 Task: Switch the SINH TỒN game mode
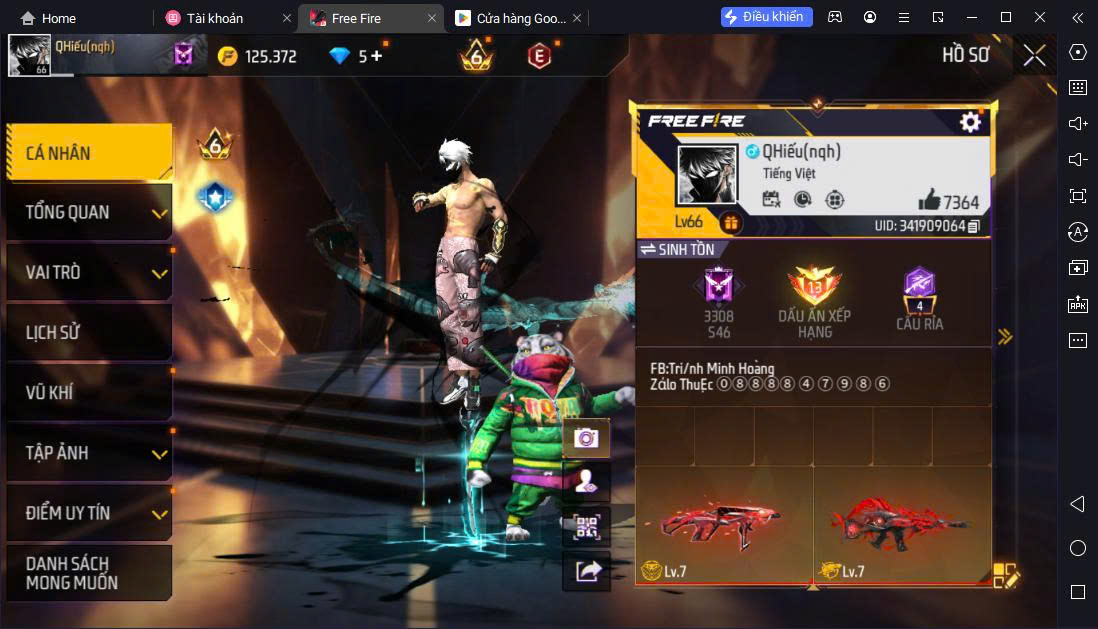pos(678,249)
